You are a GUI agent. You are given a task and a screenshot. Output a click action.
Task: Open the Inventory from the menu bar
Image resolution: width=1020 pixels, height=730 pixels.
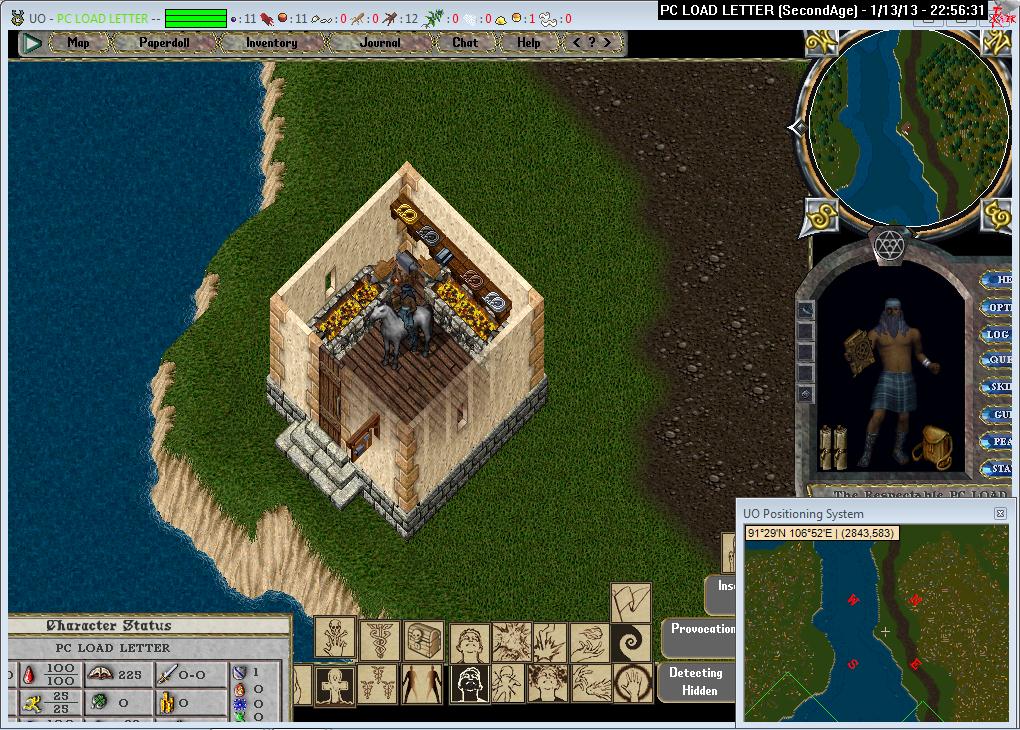coord(271,43)
